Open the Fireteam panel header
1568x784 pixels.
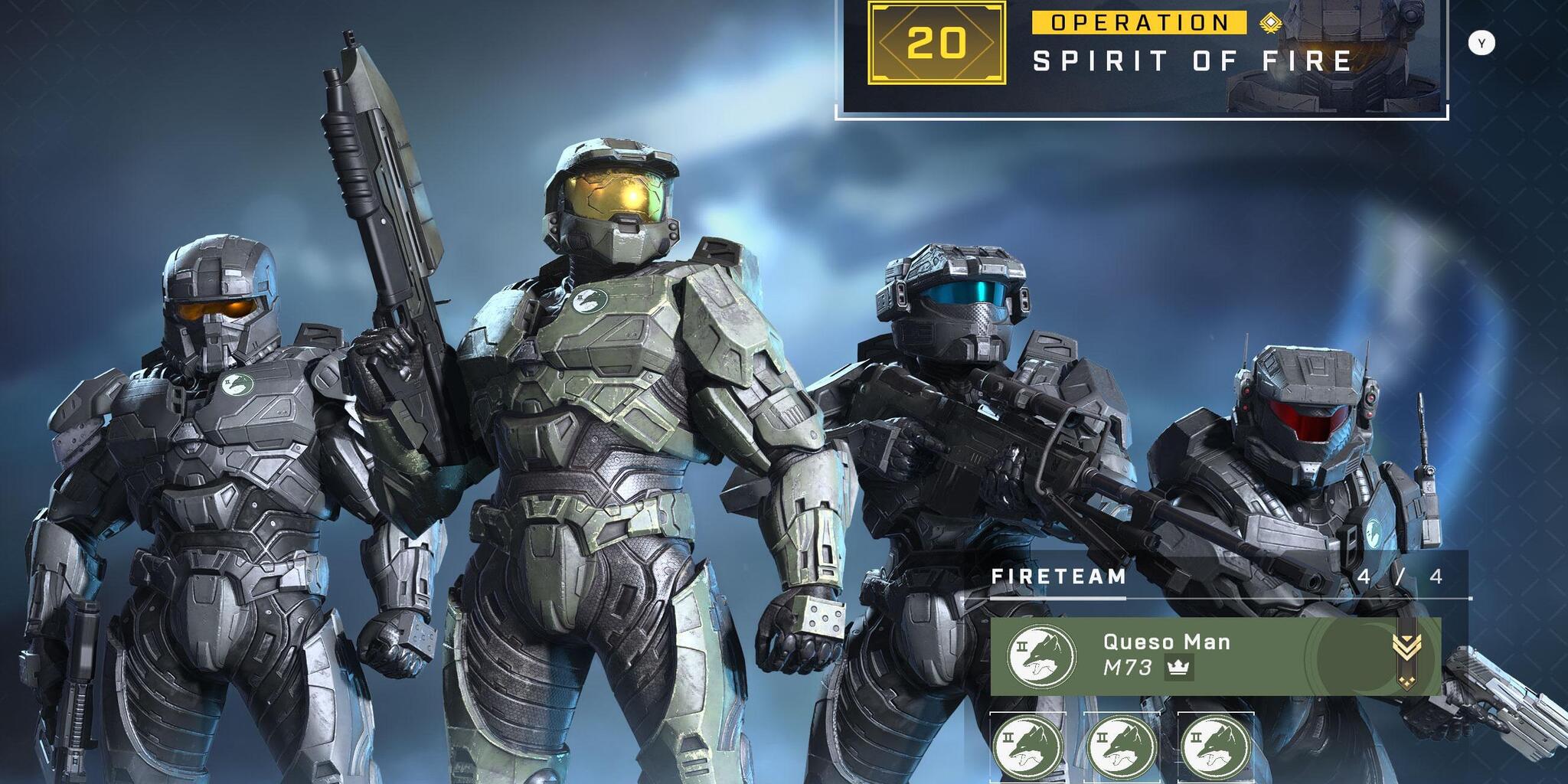pyautogui.click(x=1059, y=577)
